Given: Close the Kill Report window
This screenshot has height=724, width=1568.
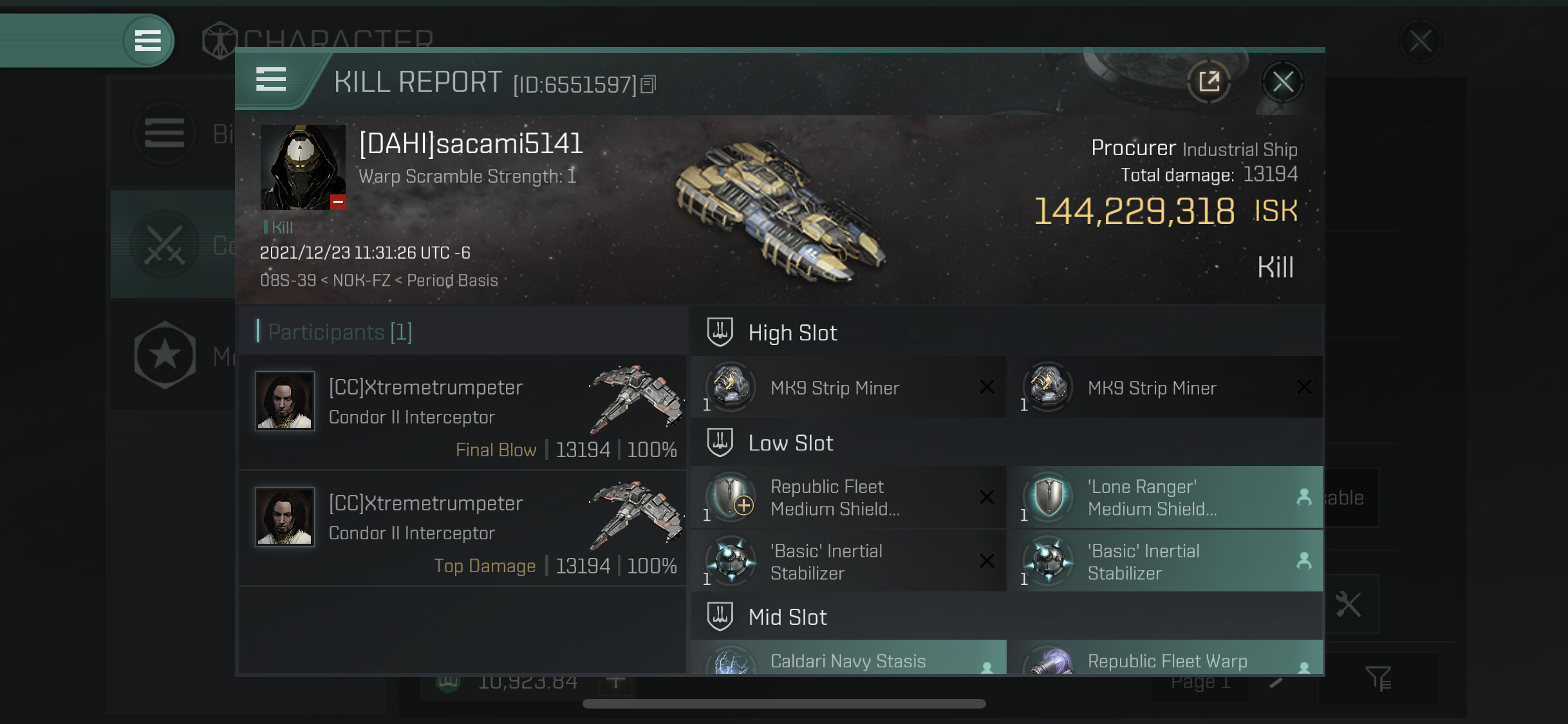Looking at the screenshot, I should point(1282,82).
